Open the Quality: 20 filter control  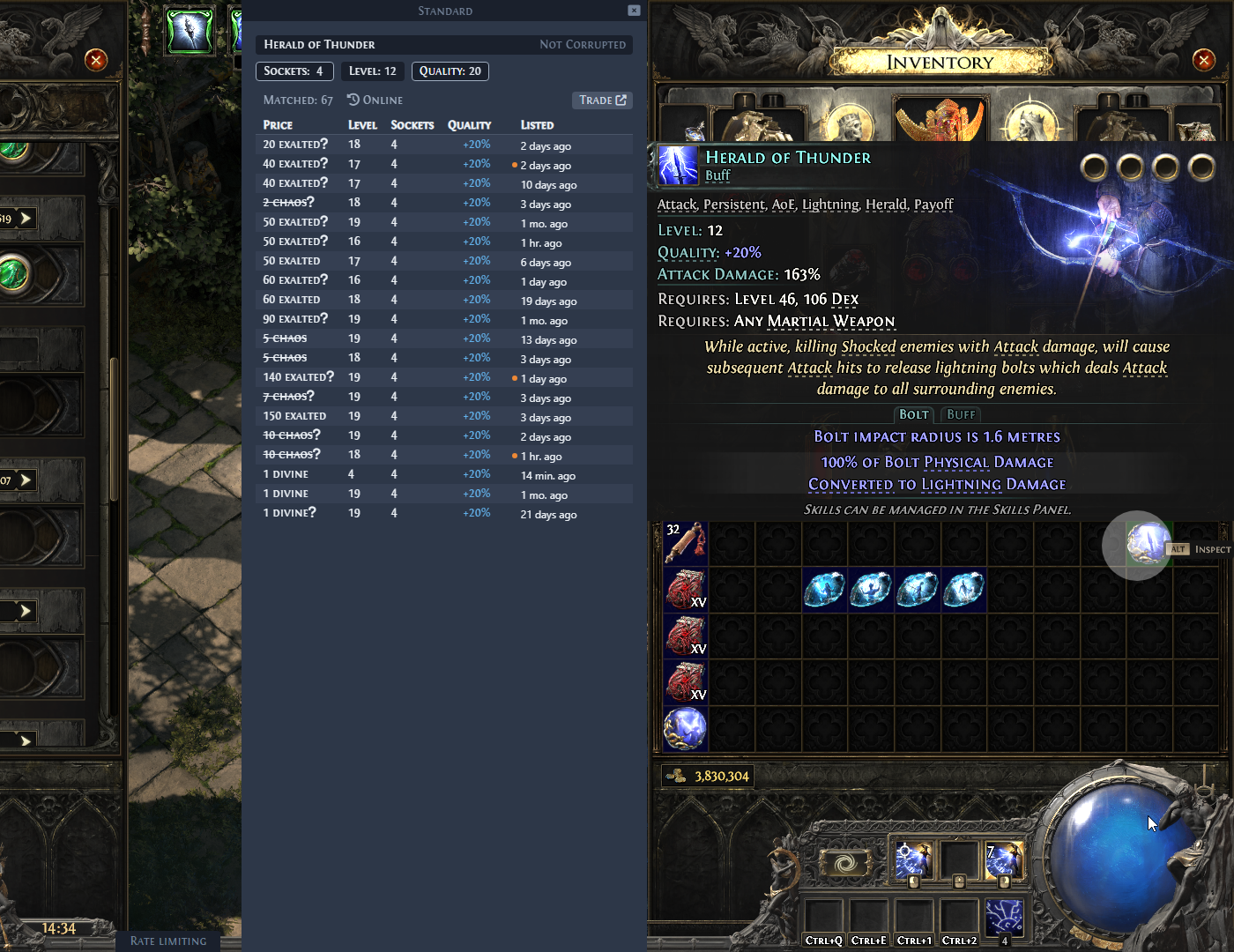[450, 71]
